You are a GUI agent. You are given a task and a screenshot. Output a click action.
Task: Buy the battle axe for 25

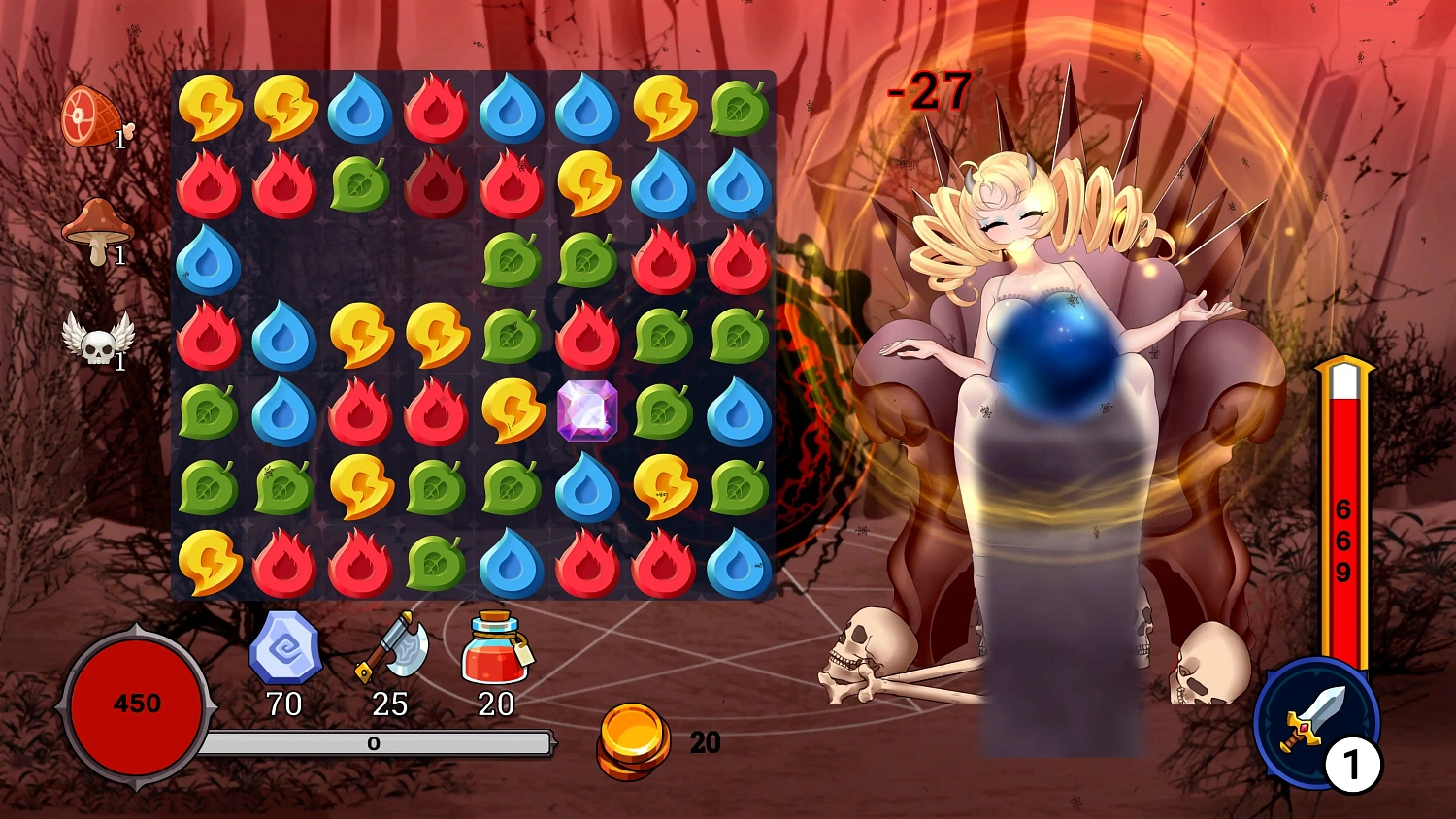pyautogui.click(x=391, y=647)
